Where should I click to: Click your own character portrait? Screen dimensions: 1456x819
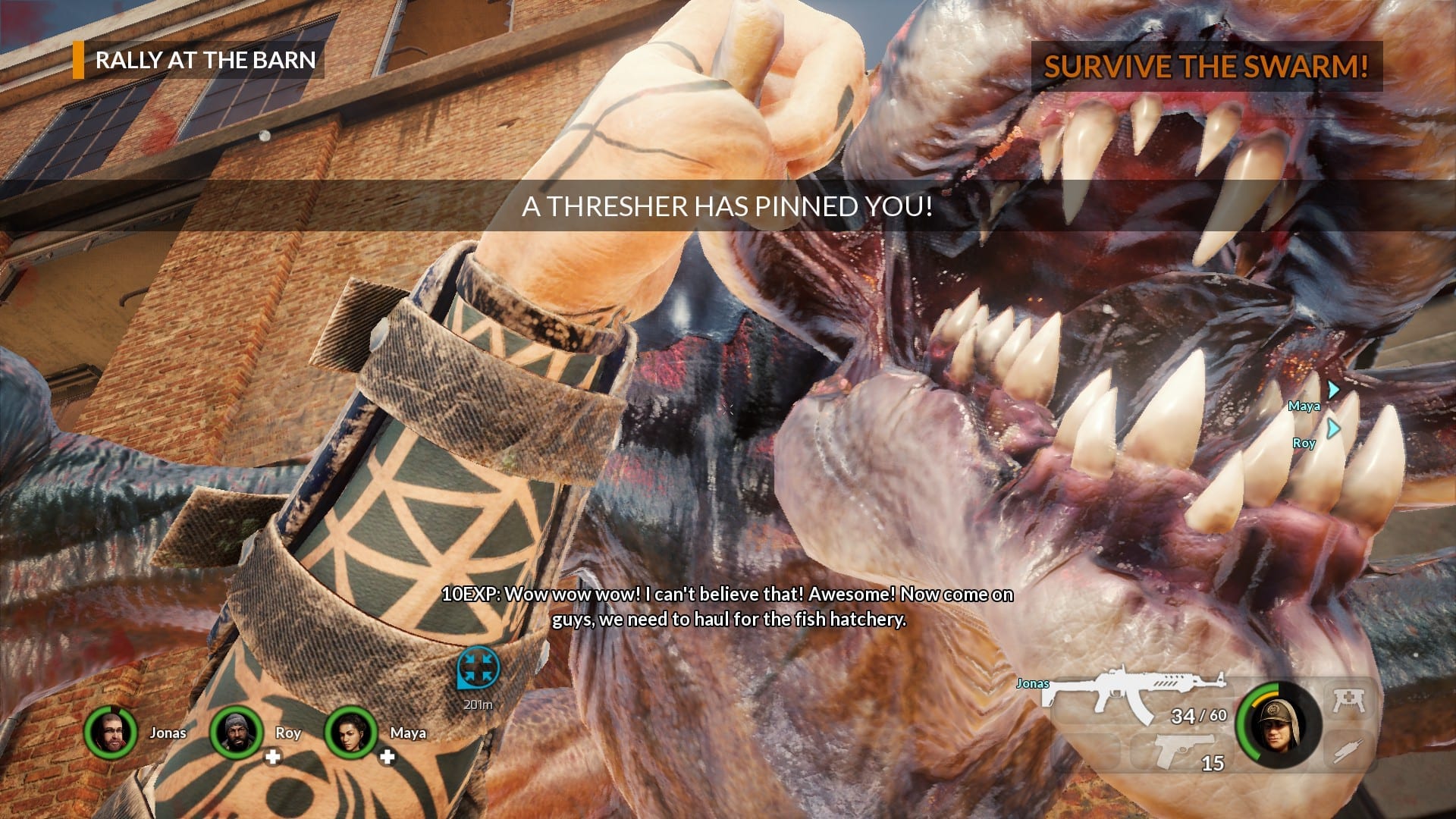[1279, 724]
